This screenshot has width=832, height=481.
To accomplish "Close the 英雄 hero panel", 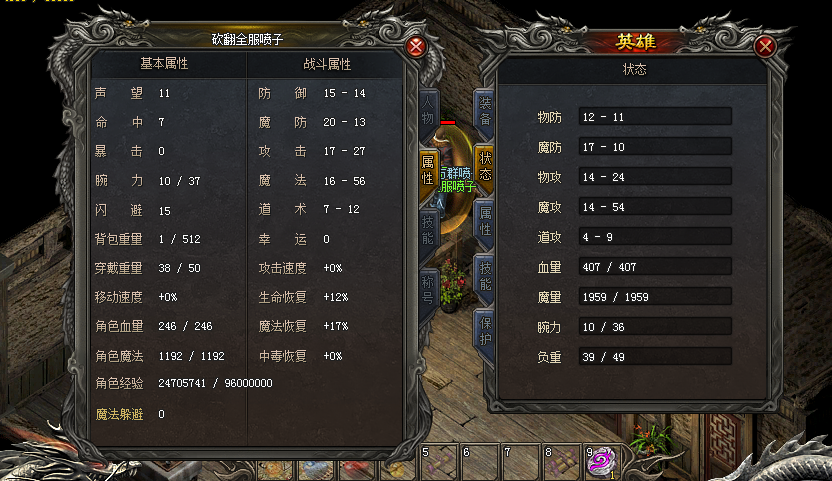I will (x=766, y=46).
